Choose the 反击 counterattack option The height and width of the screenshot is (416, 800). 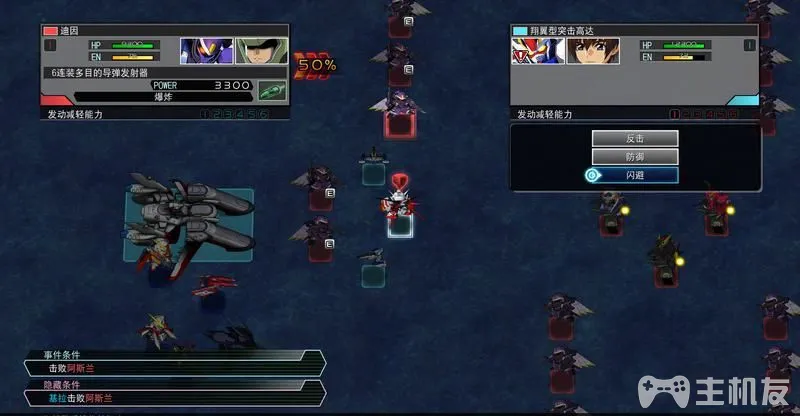click(635, 138)
